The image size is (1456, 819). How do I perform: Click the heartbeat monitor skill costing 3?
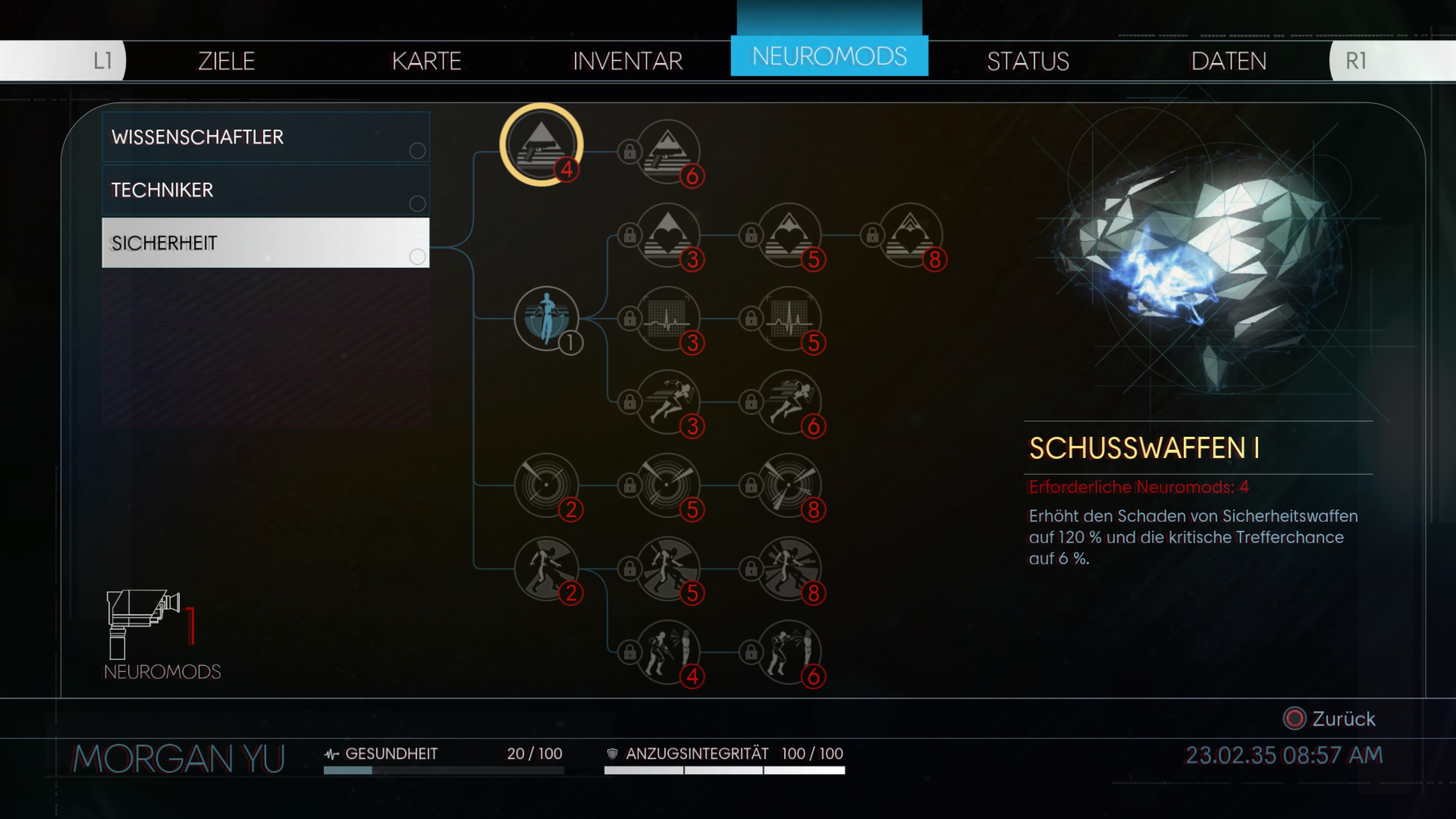(668, 318)
